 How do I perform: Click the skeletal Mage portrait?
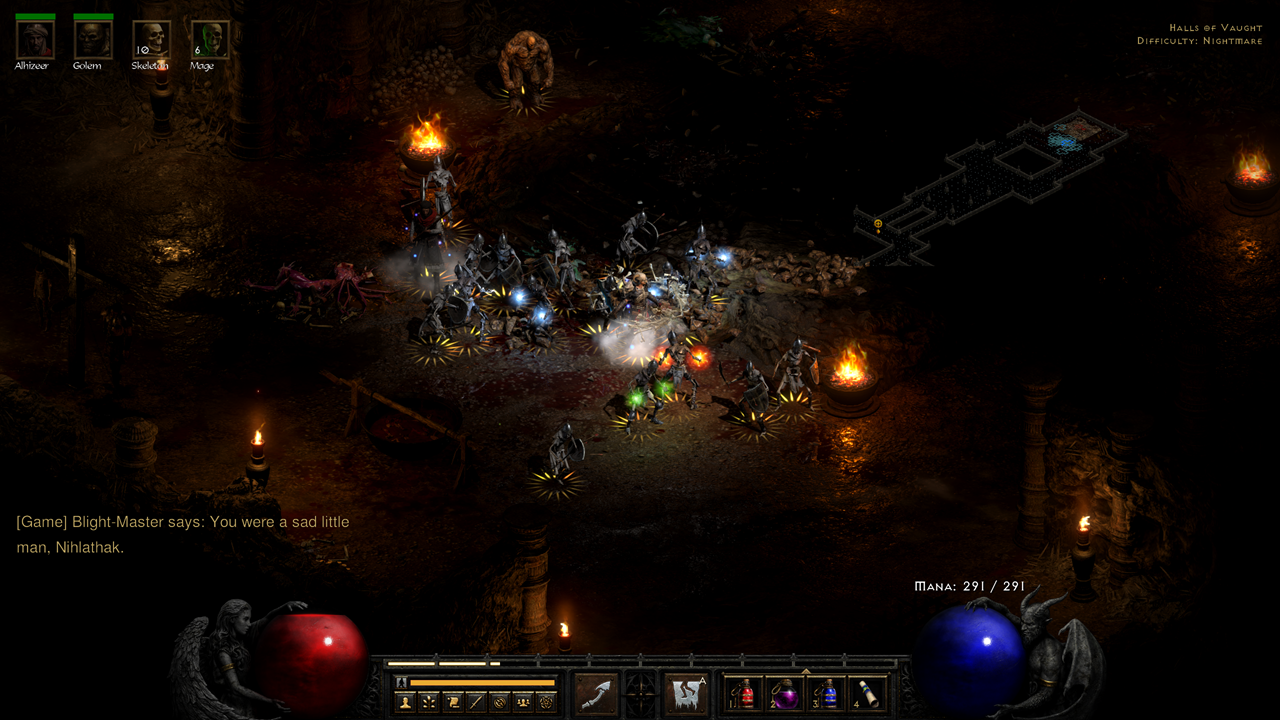tap(210, 40)
